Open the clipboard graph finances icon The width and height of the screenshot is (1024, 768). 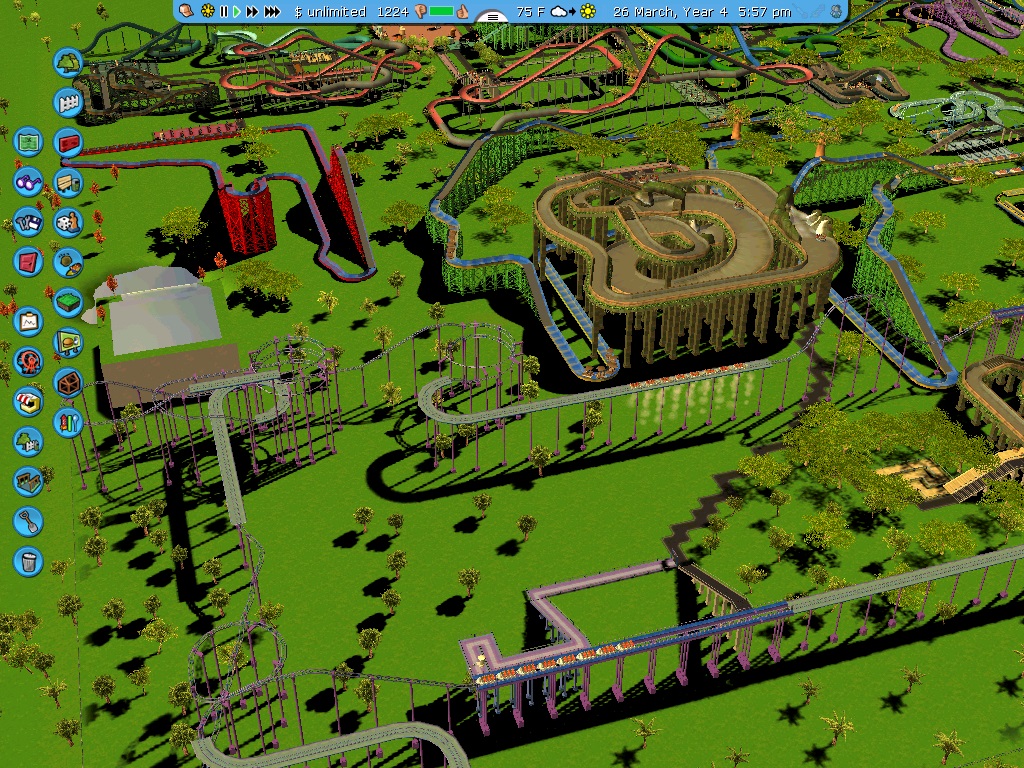click(x=28, y=321)
